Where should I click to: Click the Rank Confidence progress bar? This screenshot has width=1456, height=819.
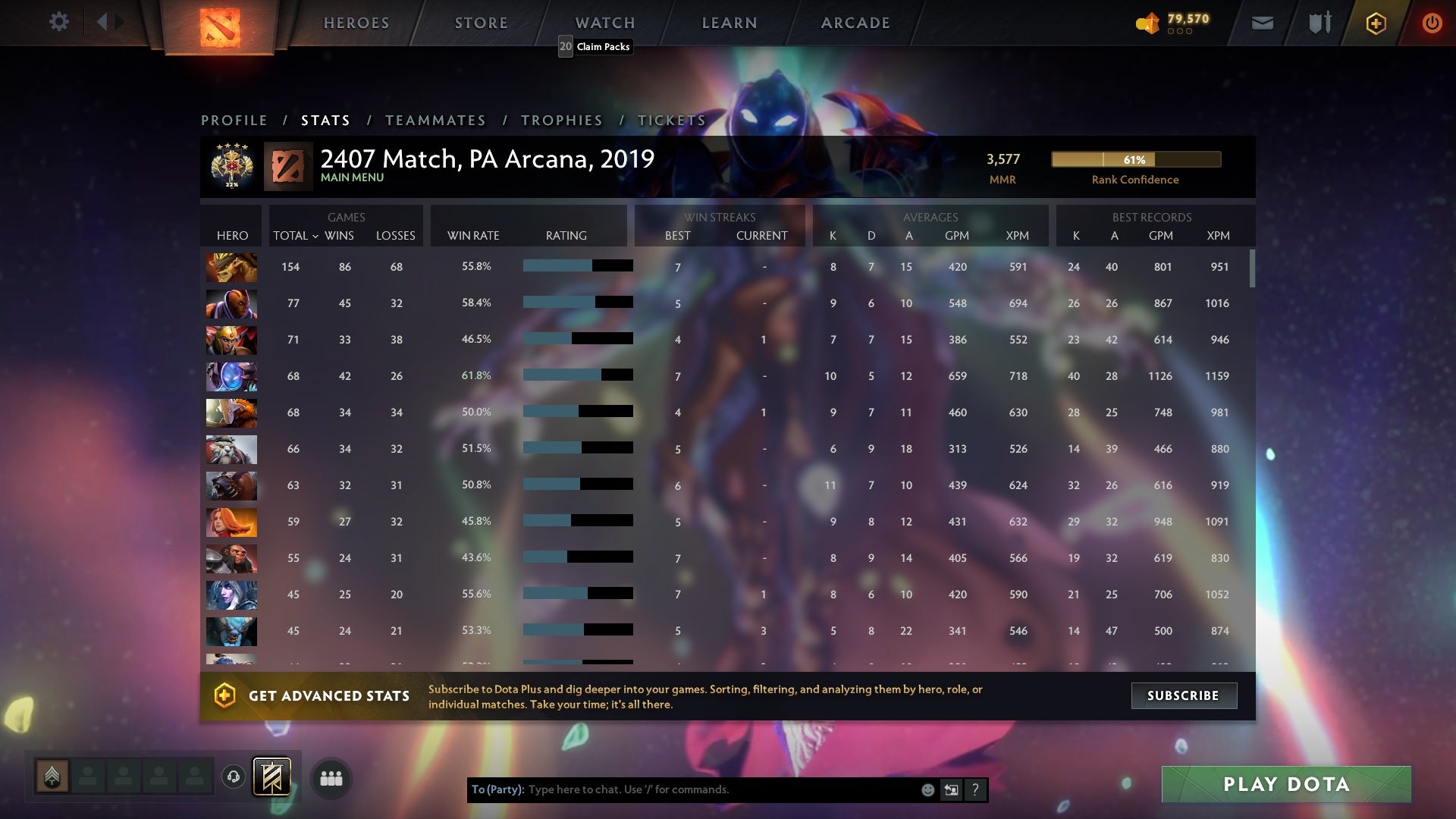pyautogui.click(x=1135, y=160)
